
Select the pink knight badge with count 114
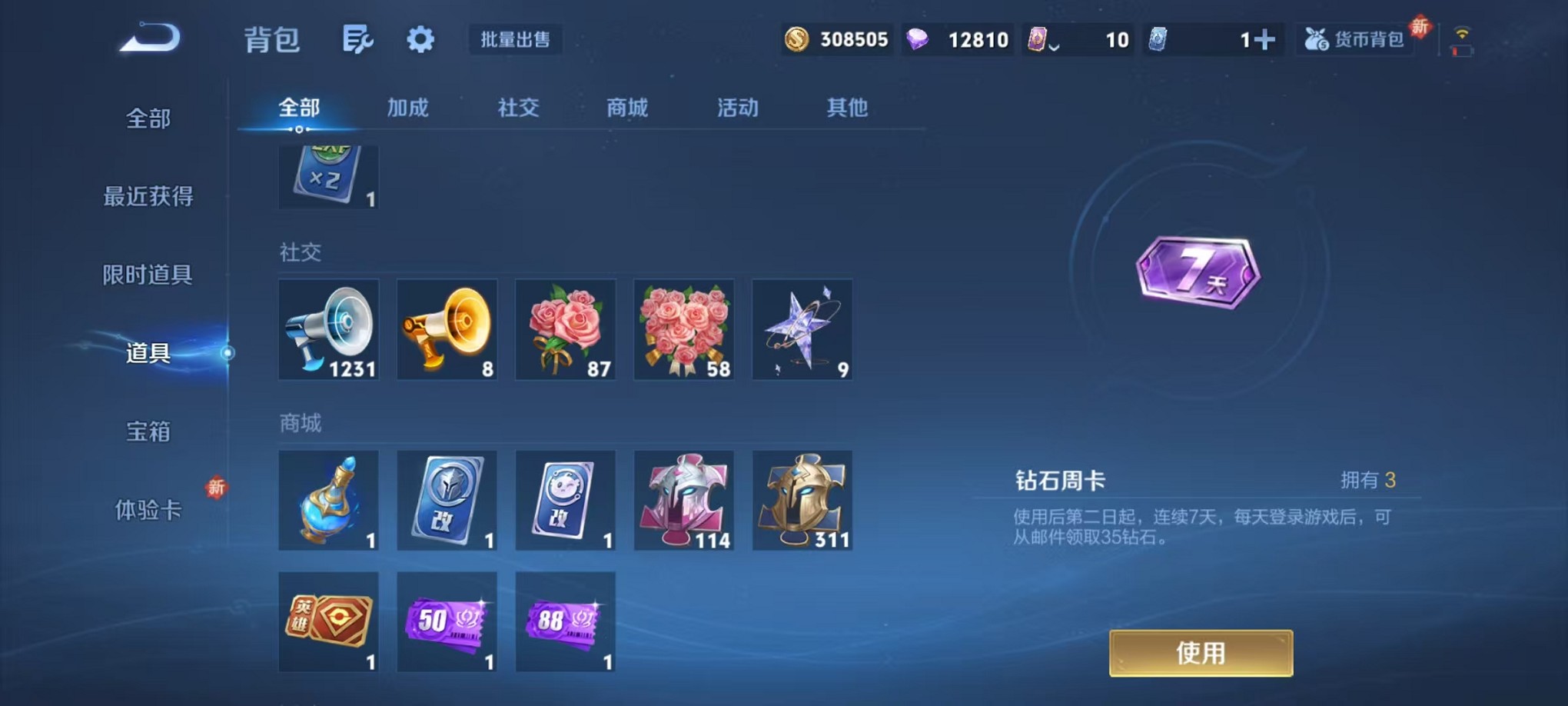tap(683, 500)
